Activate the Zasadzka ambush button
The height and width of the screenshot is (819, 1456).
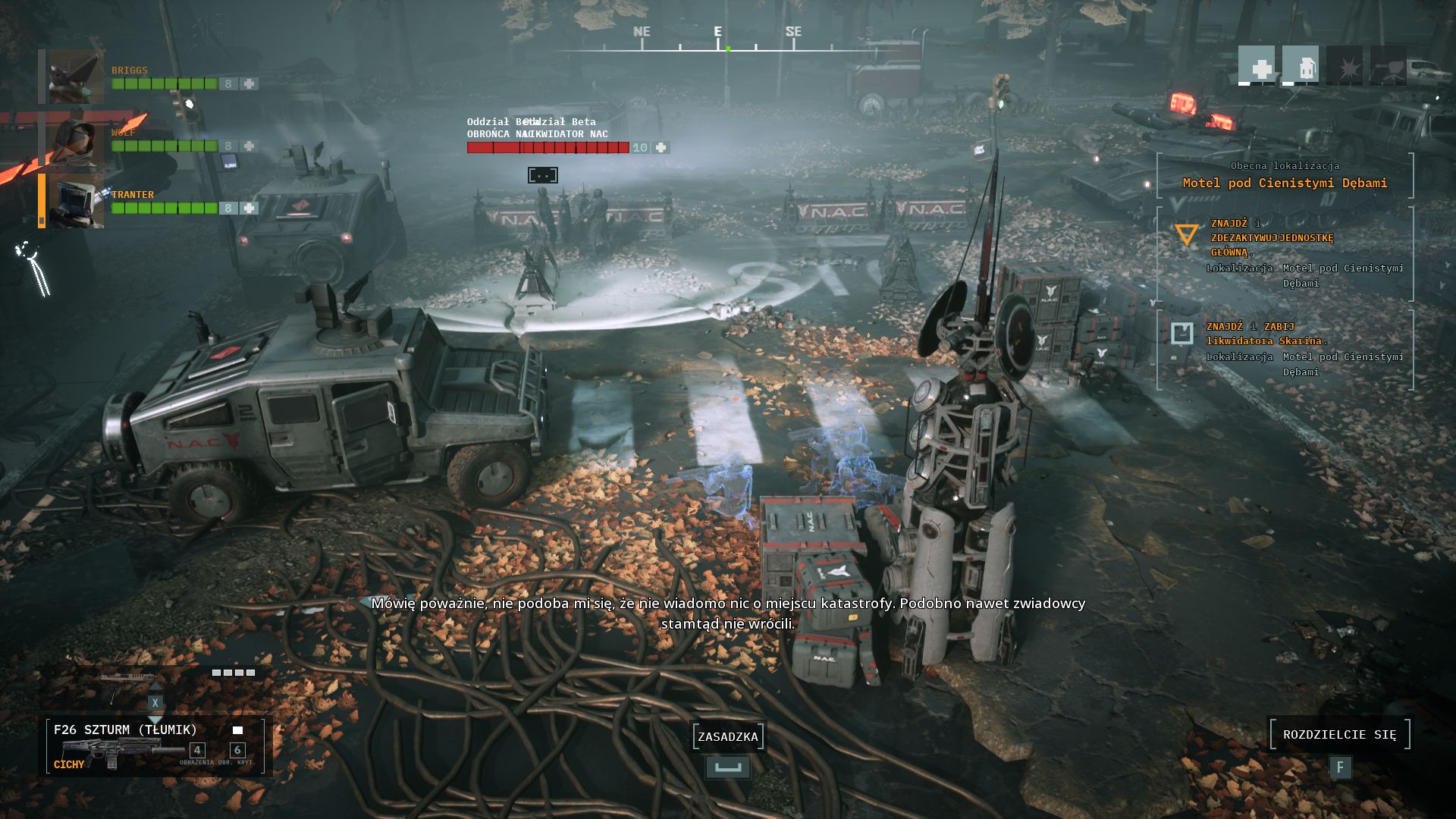tap(728, 736)
